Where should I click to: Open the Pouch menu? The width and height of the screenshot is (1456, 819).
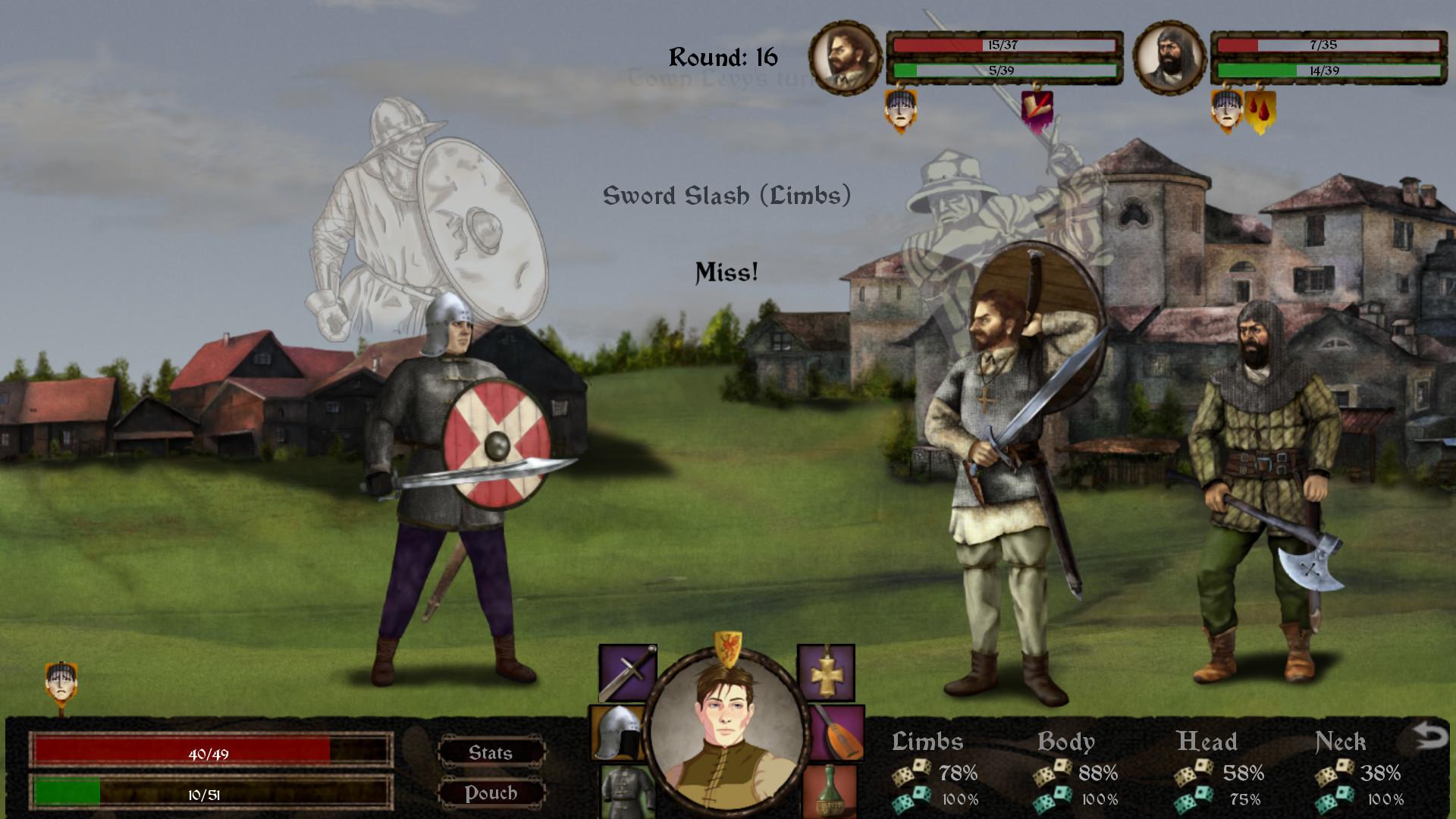click(492, 793)
